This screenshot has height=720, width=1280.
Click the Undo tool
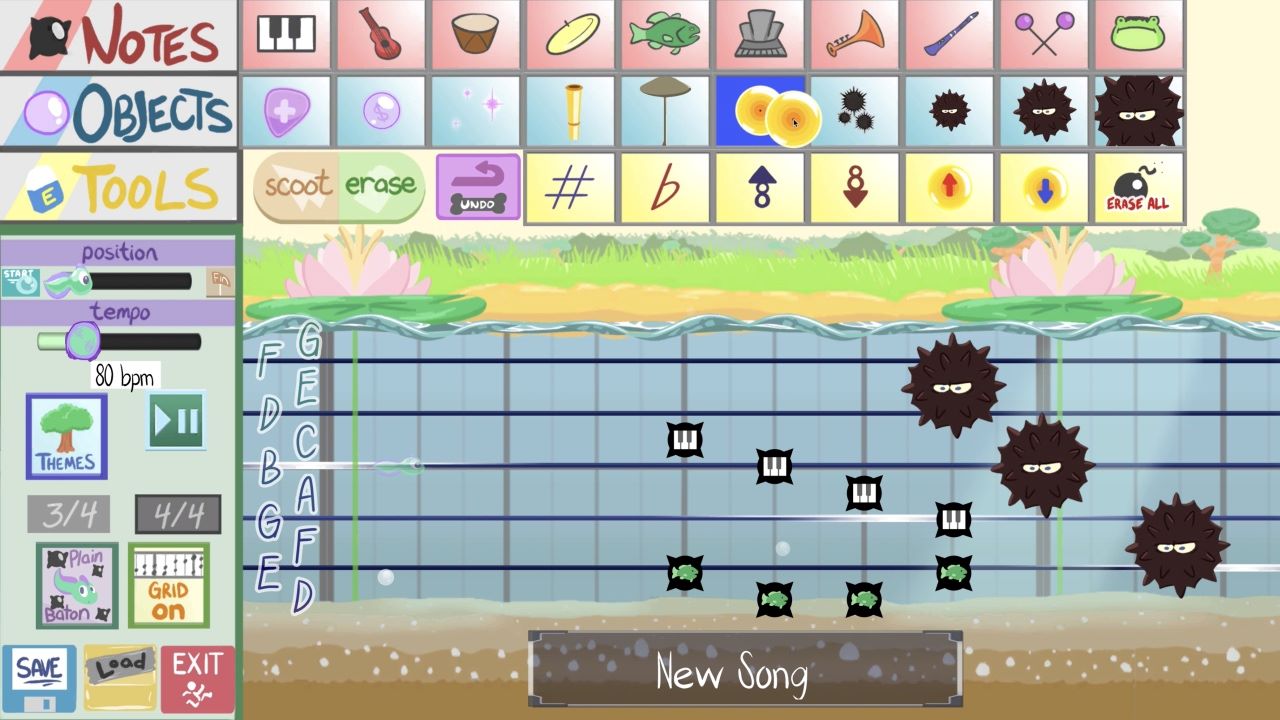tap(479, 188)
